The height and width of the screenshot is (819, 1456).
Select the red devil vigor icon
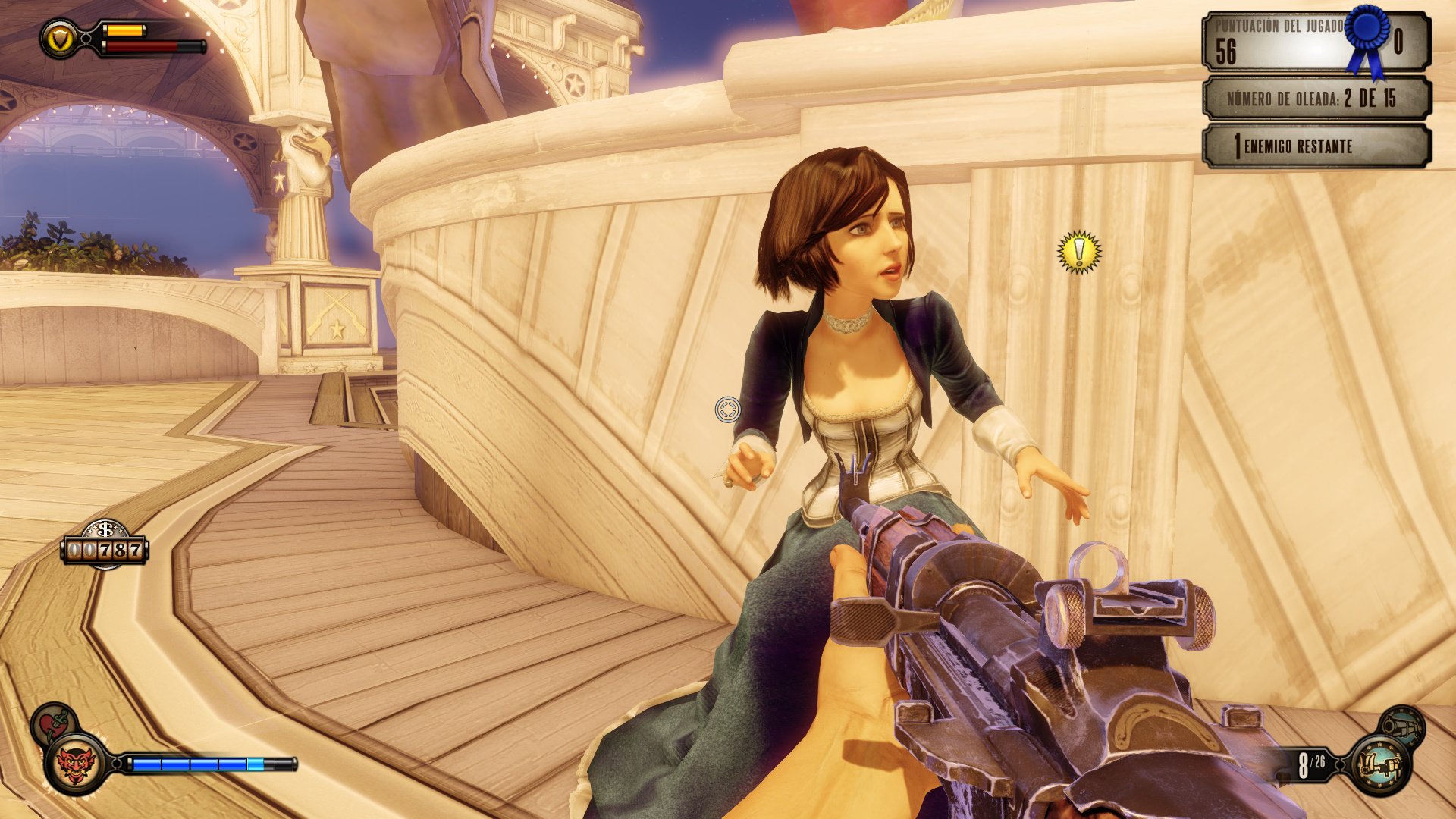click(x=75, y=763)
